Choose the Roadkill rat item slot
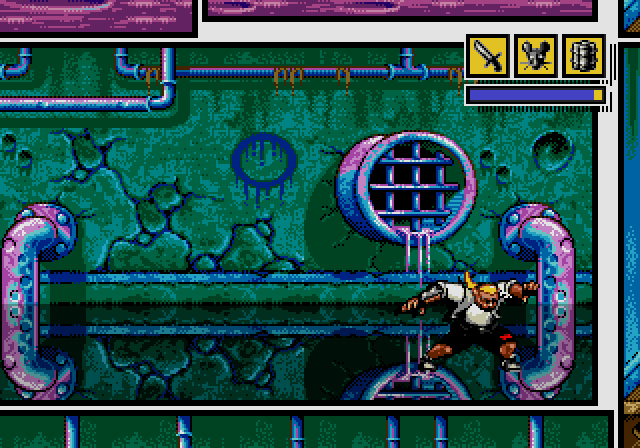The width and height of the screenshot is (640, 448). coord(536,57)
